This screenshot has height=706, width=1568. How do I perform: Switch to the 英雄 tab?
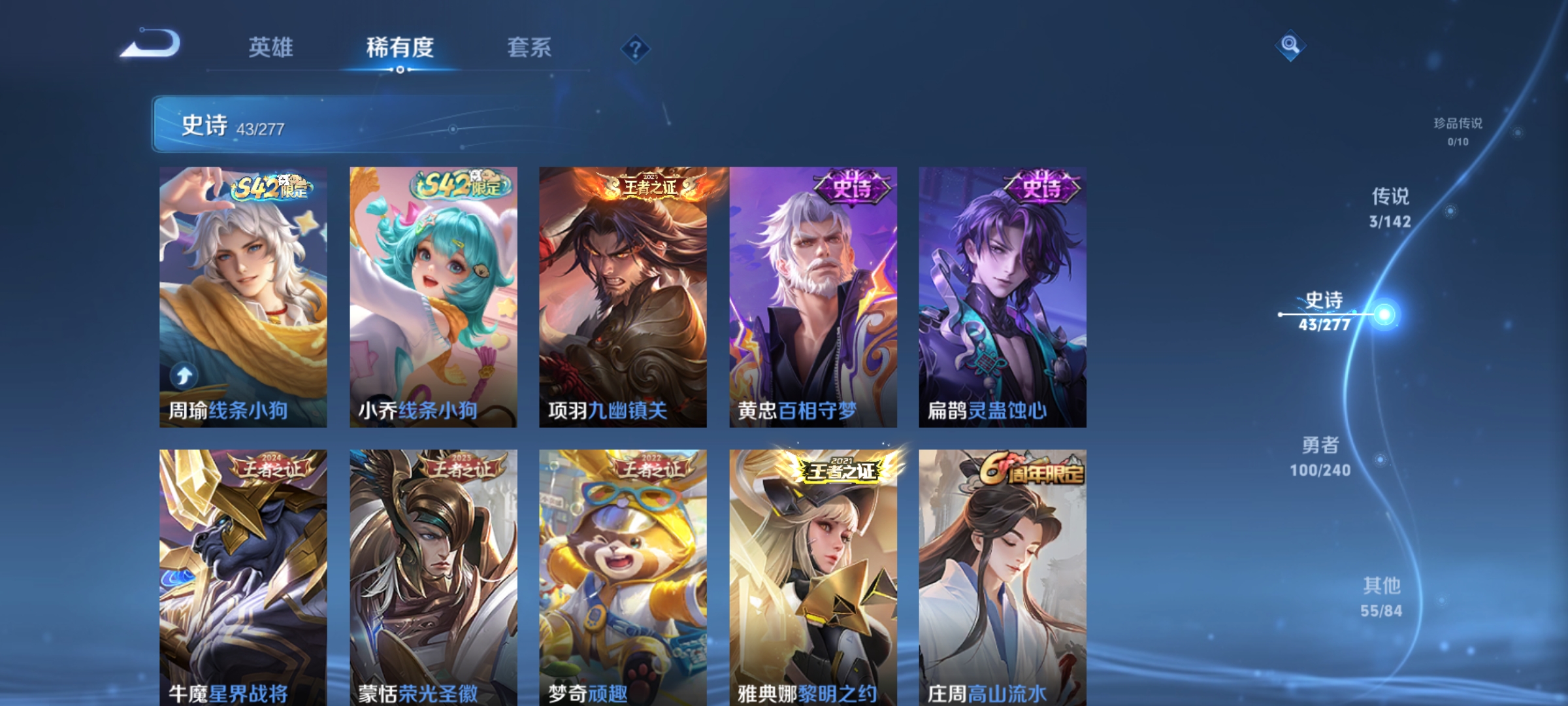(270, 47)
